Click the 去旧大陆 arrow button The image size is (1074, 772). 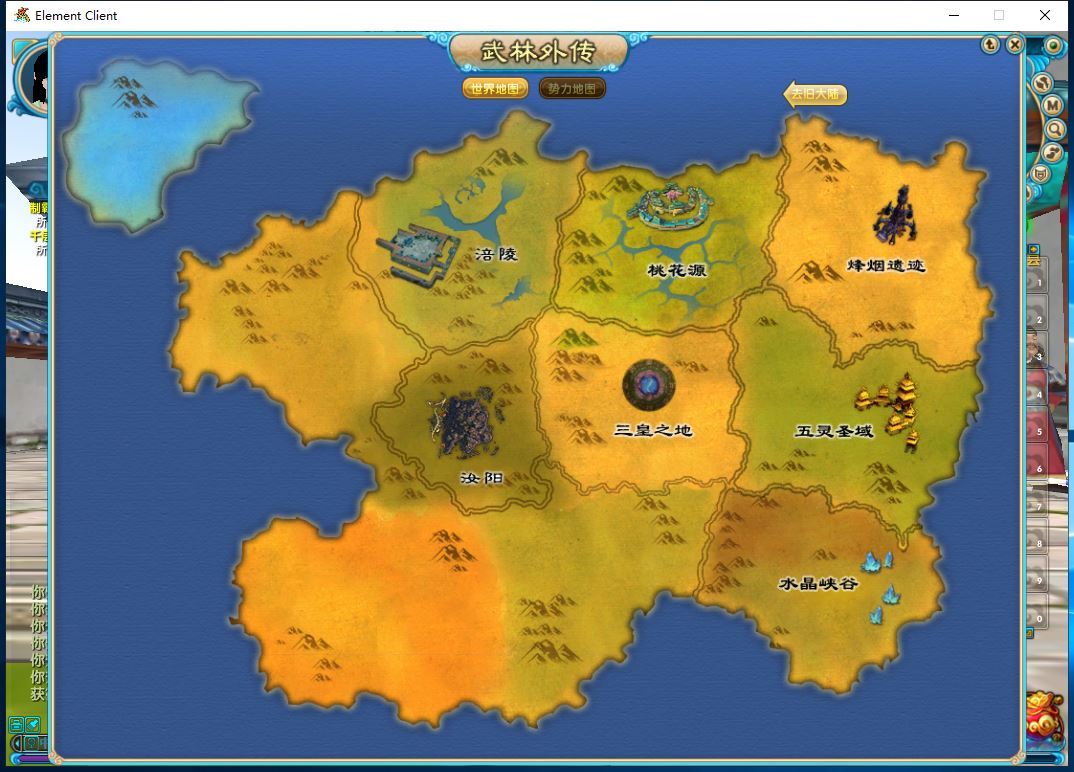coord(815,94)
